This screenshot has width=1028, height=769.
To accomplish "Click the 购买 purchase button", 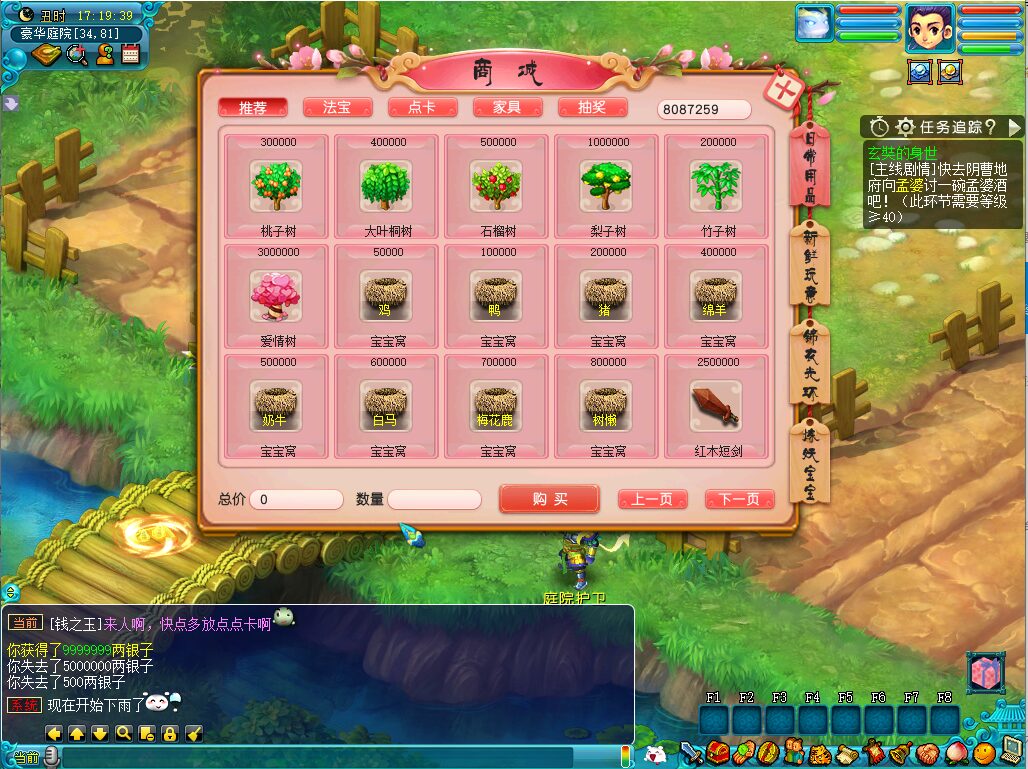I will [x=549, y=499].
